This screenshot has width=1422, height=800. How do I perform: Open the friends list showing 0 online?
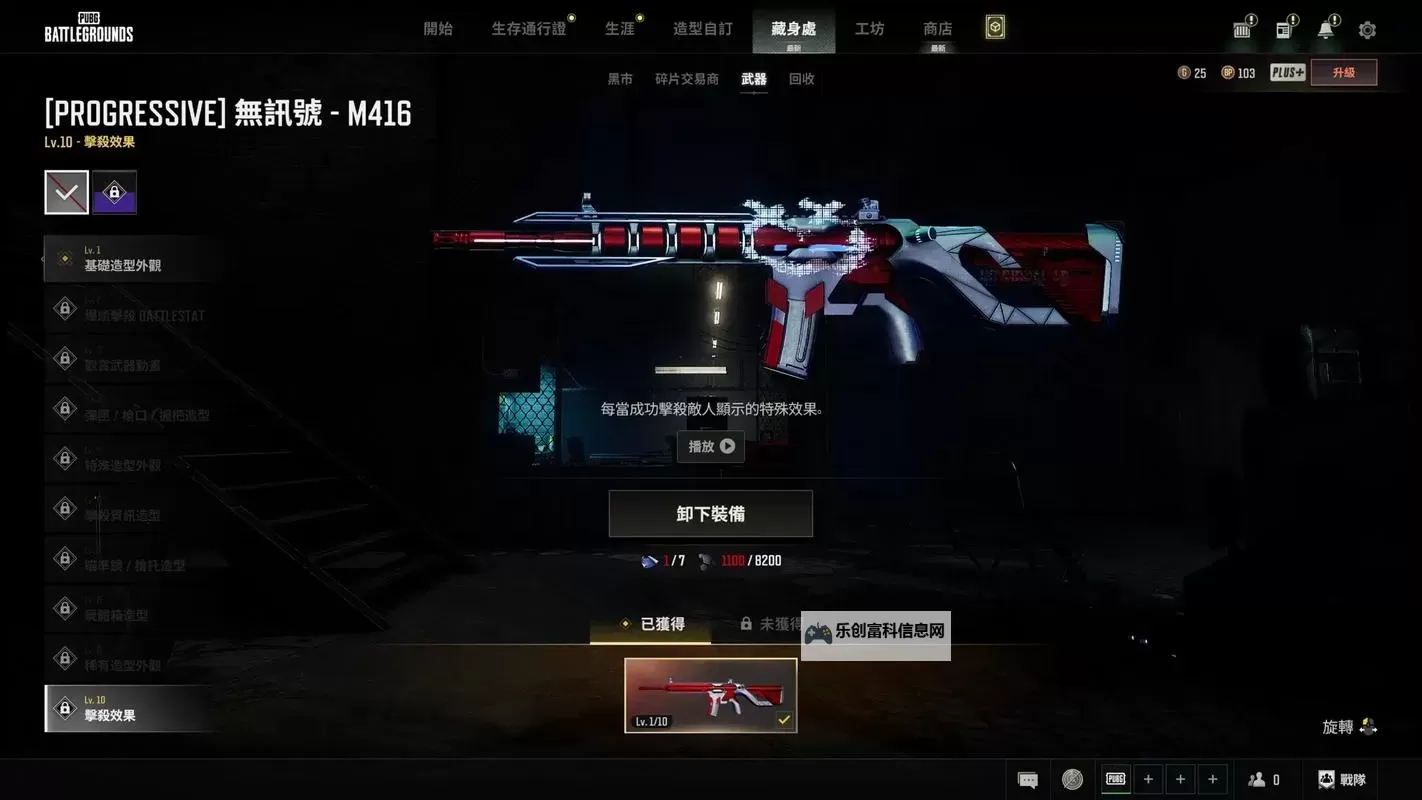[x=1262, y=778]
